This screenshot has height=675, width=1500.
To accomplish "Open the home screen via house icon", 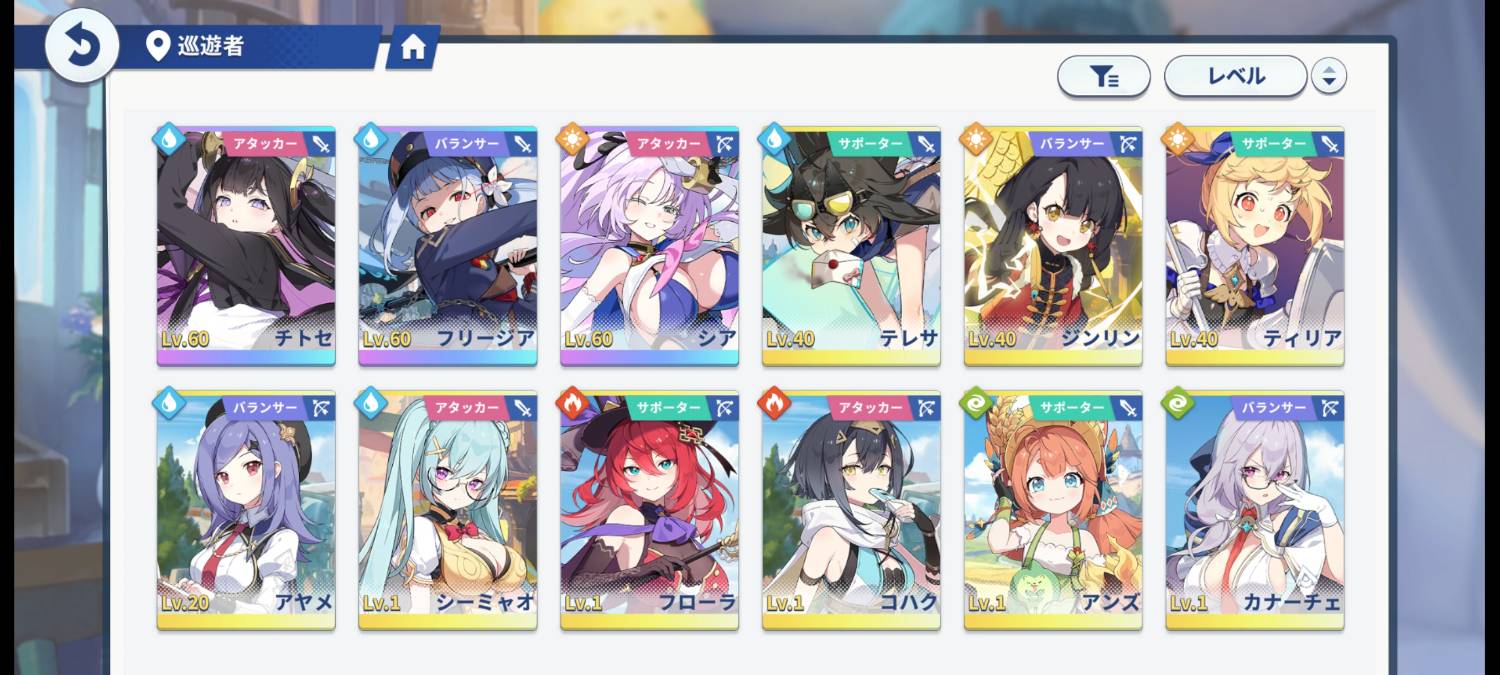I will pos(413,49).
